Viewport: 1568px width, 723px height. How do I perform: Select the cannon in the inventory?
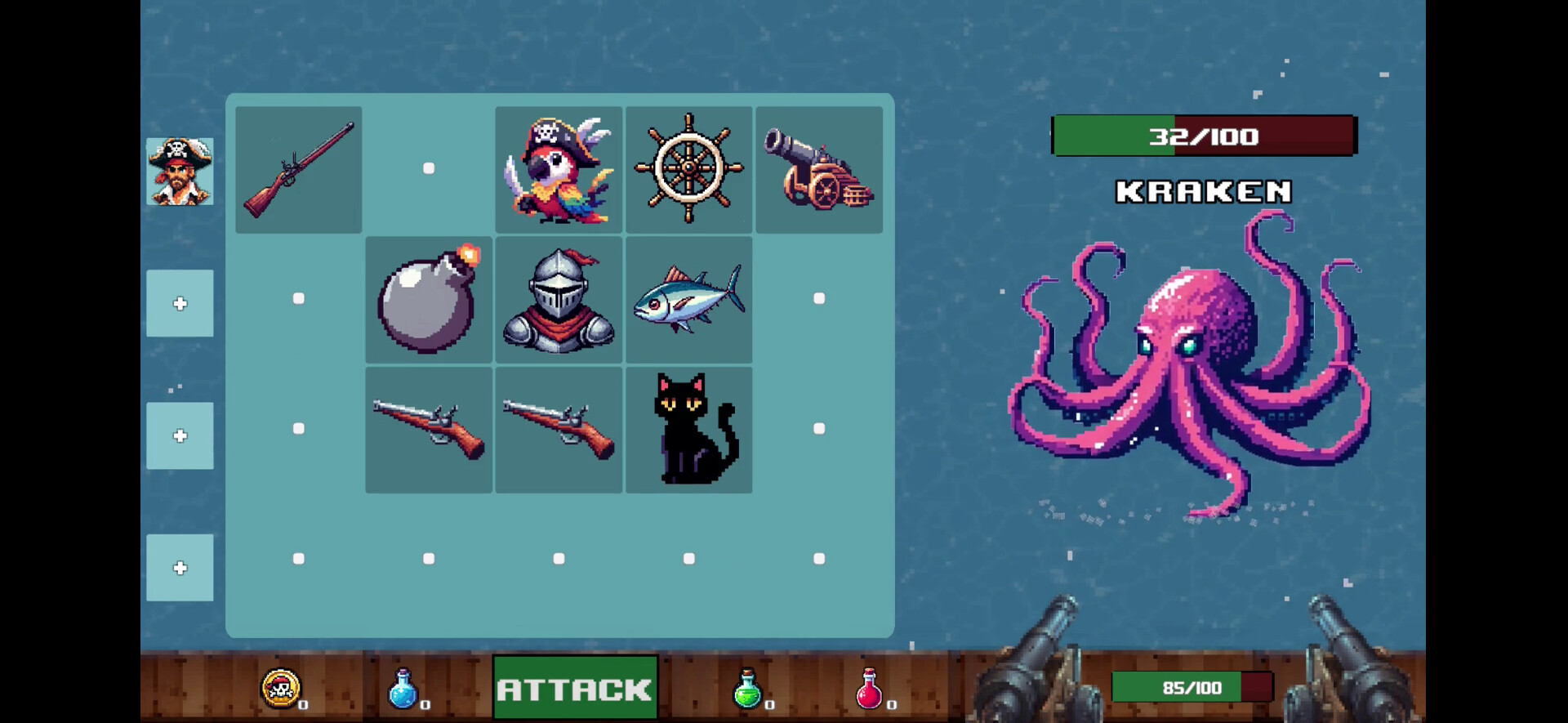(x=819, y=167)
